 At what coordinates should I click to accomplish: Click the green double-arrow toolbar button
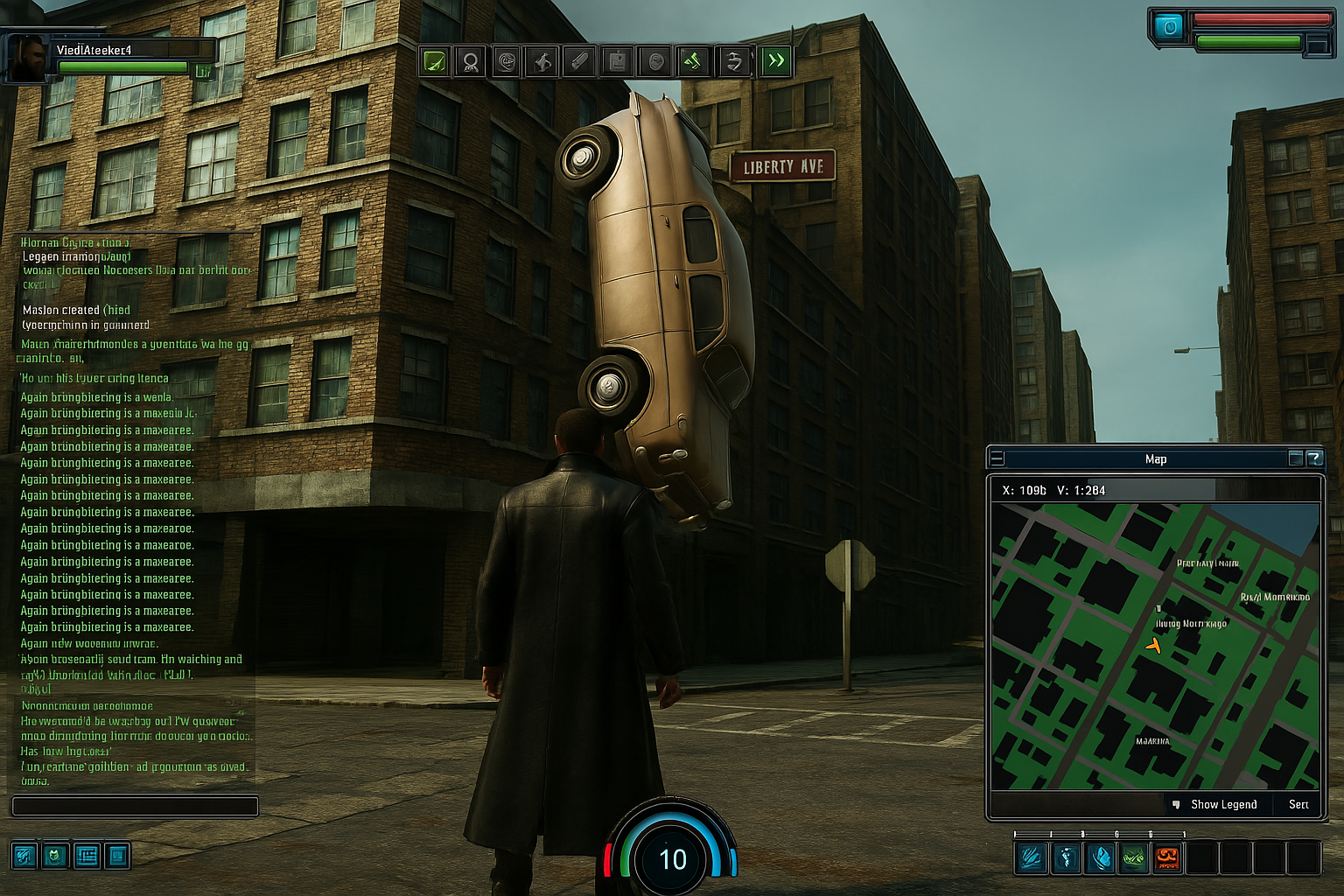coord(776,60)
